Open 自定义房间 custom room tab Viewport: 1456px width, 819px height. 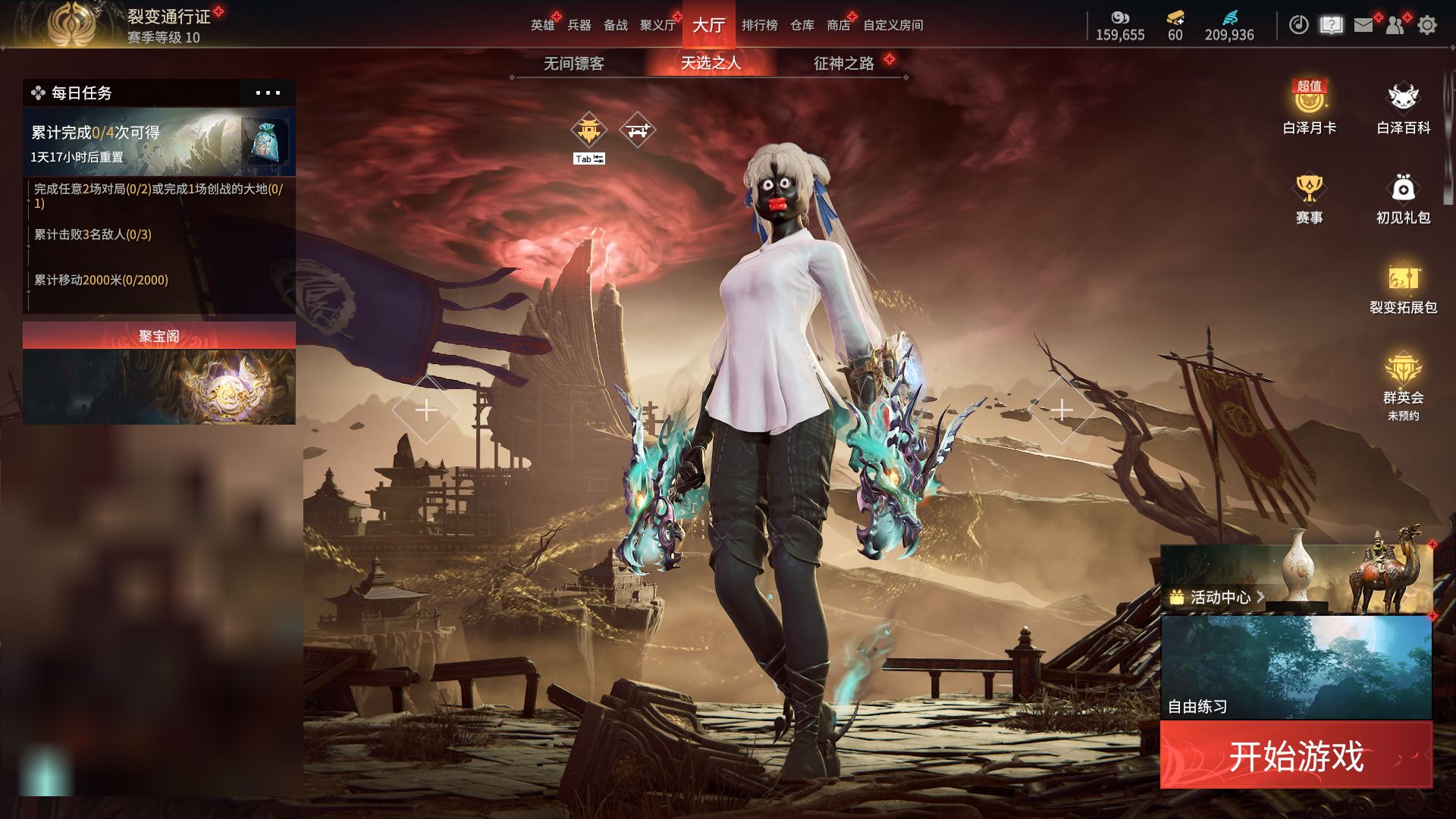(893, 25)
